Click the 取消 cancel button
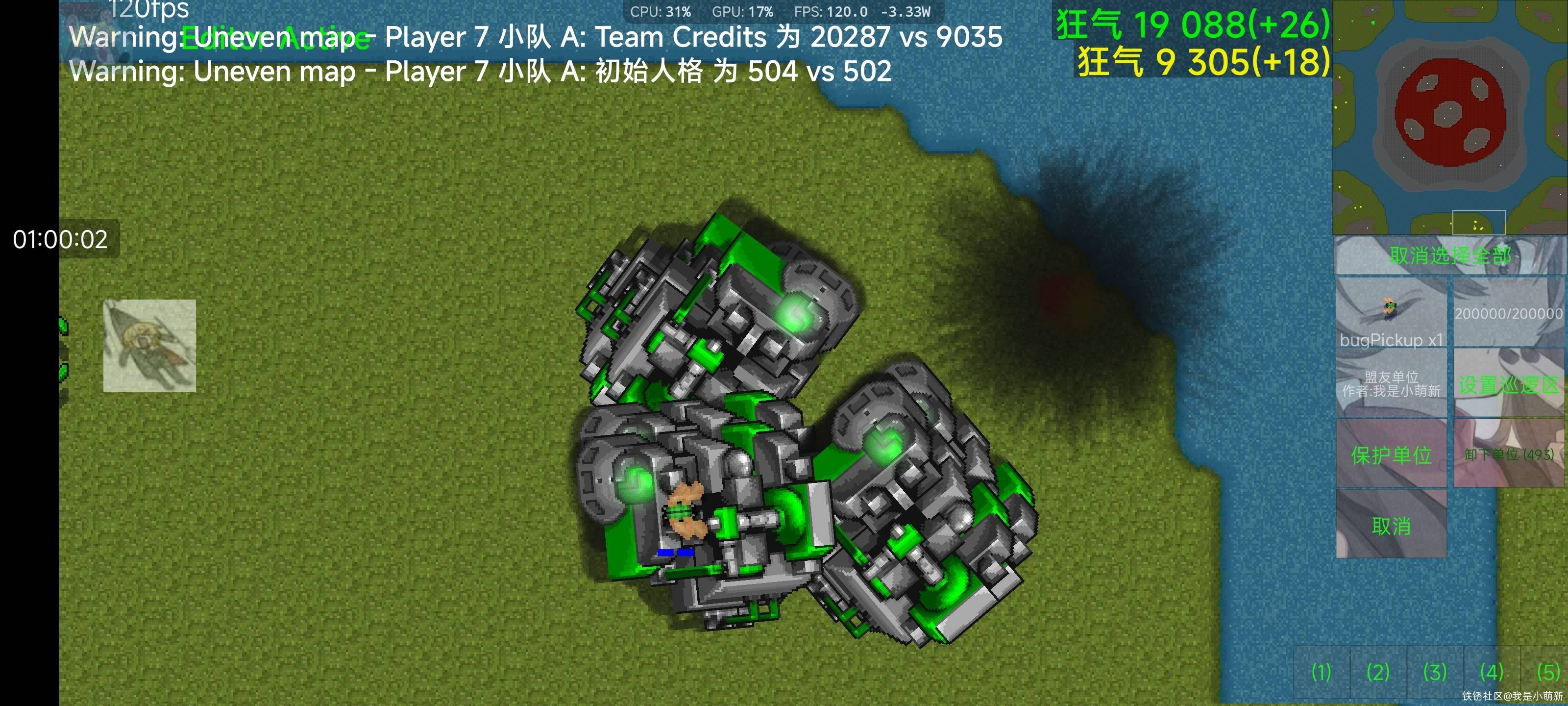This screenshot has width=1568, height=706. 1391,525
